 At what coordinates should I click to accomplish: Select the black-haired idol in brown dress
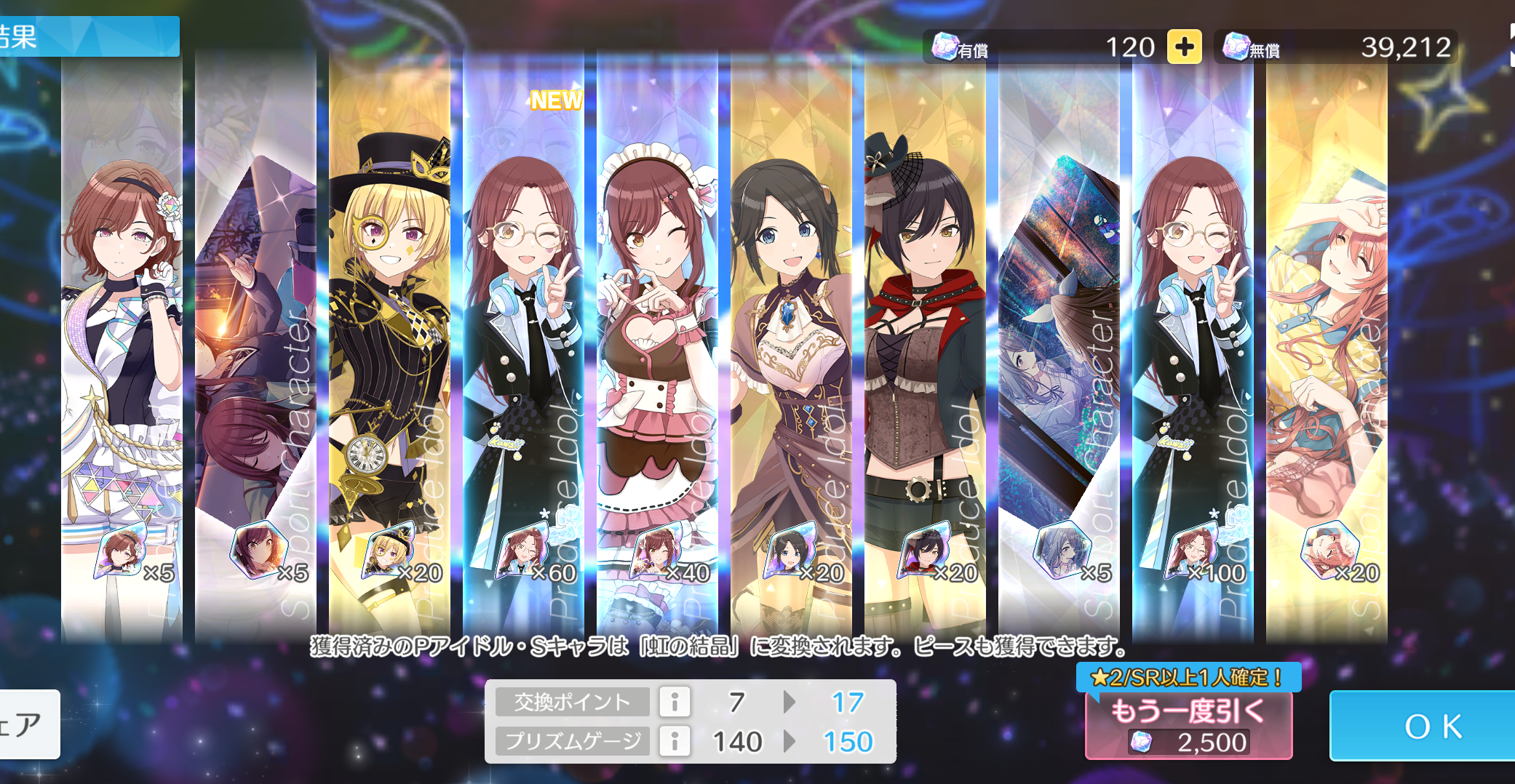coord(791,349)
